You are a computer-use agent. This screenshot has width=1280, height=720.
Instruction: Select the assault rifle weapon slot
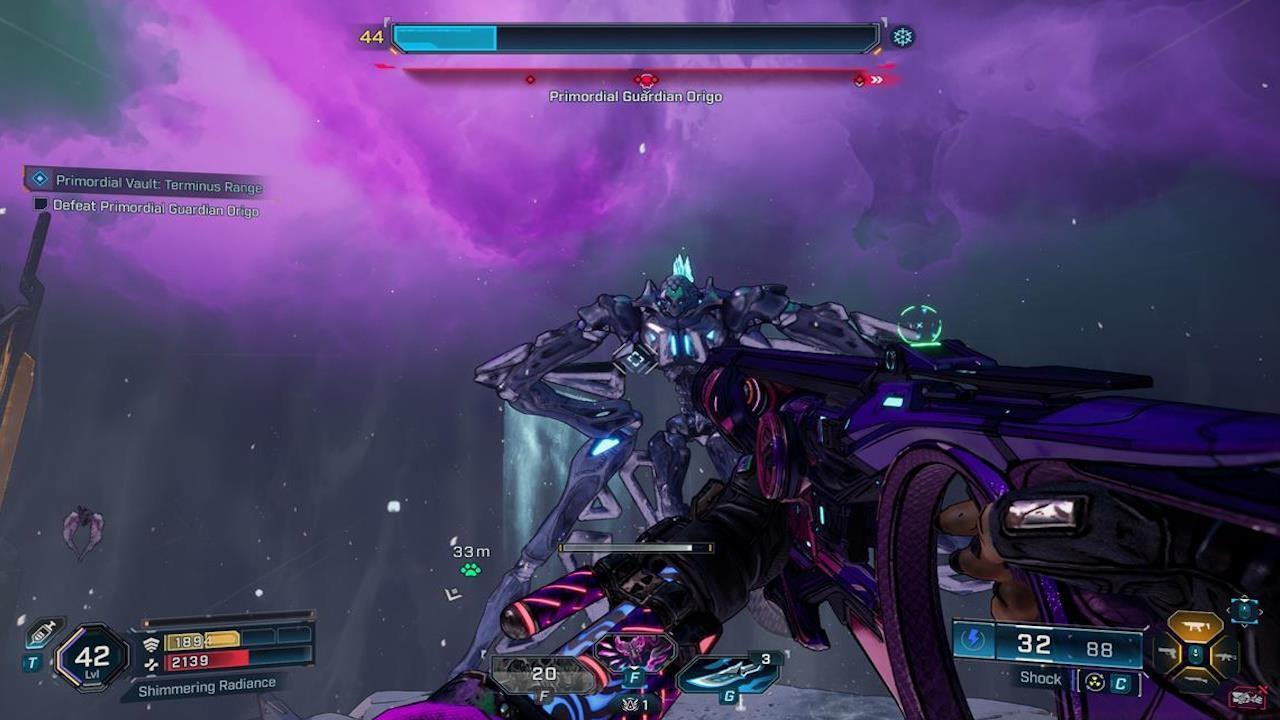tap(1226, 657)
